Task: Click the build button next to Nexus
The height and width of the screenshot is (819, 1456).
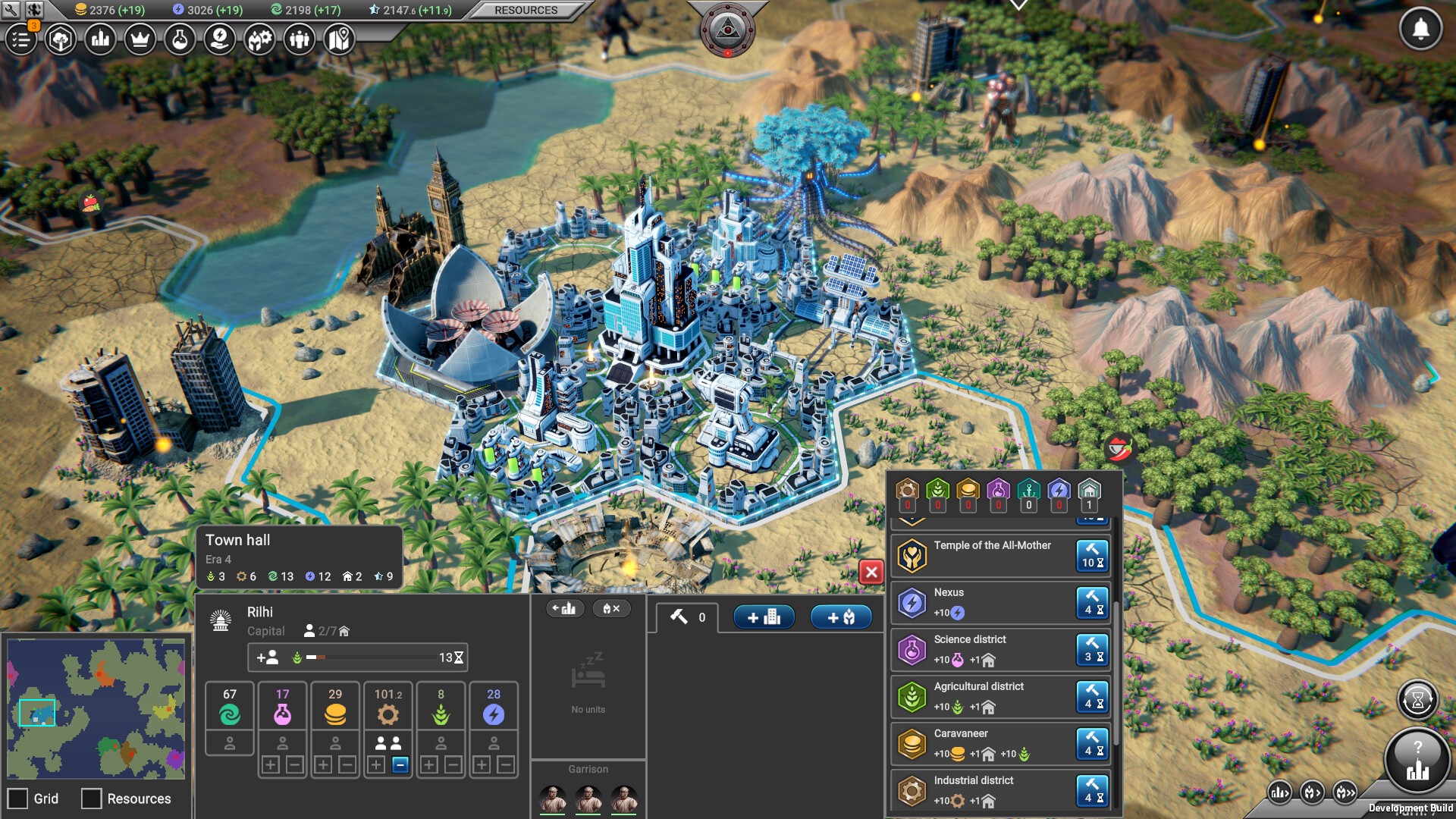Action: click(1092, 602)
